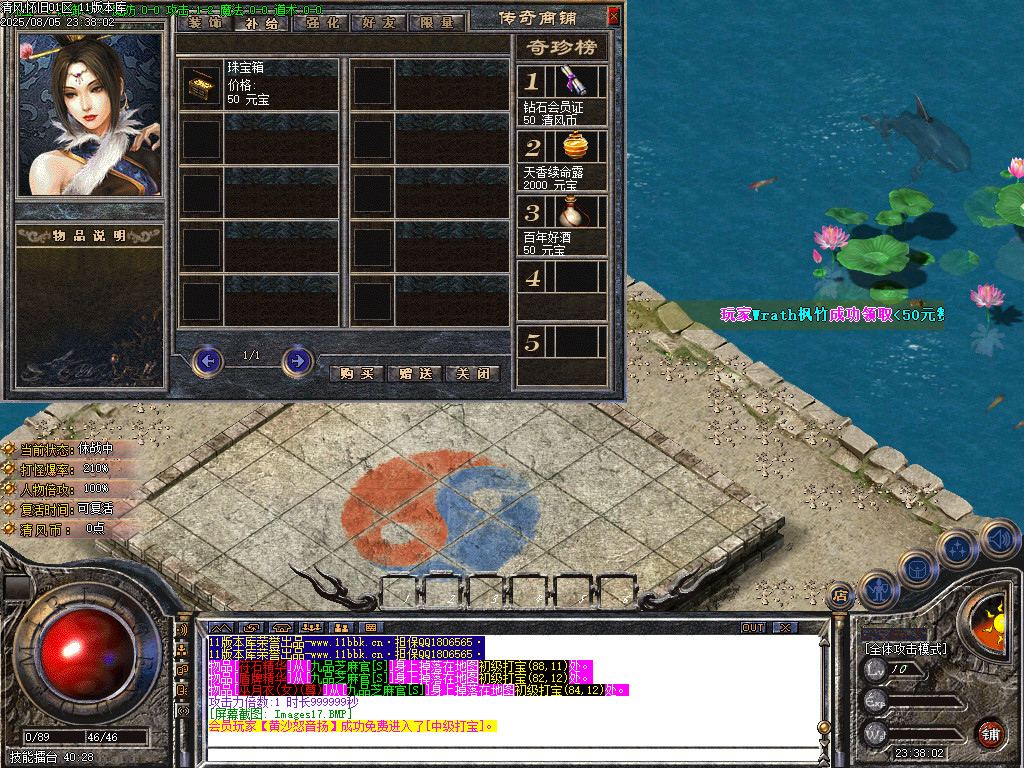Select the 好友 tab

[x=377, y=22]
